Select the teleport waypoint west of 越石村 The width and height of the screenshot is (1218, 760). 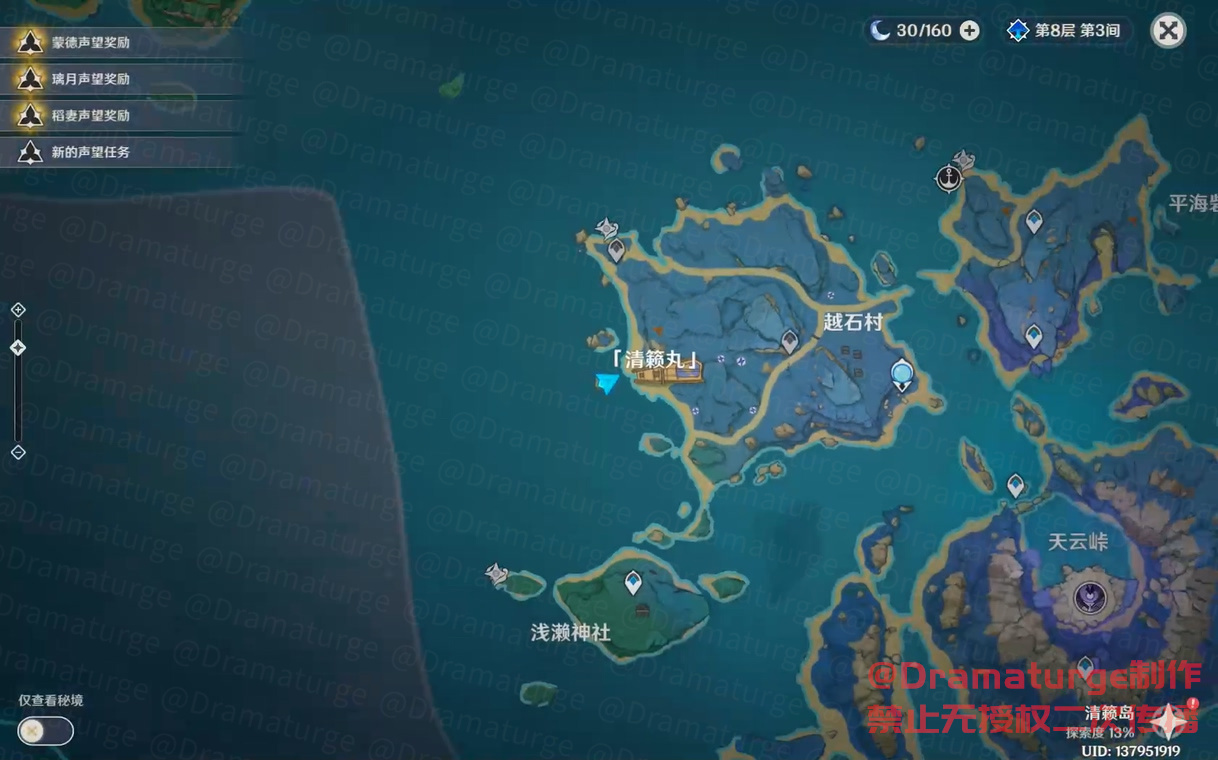click(x=789, y=342)
